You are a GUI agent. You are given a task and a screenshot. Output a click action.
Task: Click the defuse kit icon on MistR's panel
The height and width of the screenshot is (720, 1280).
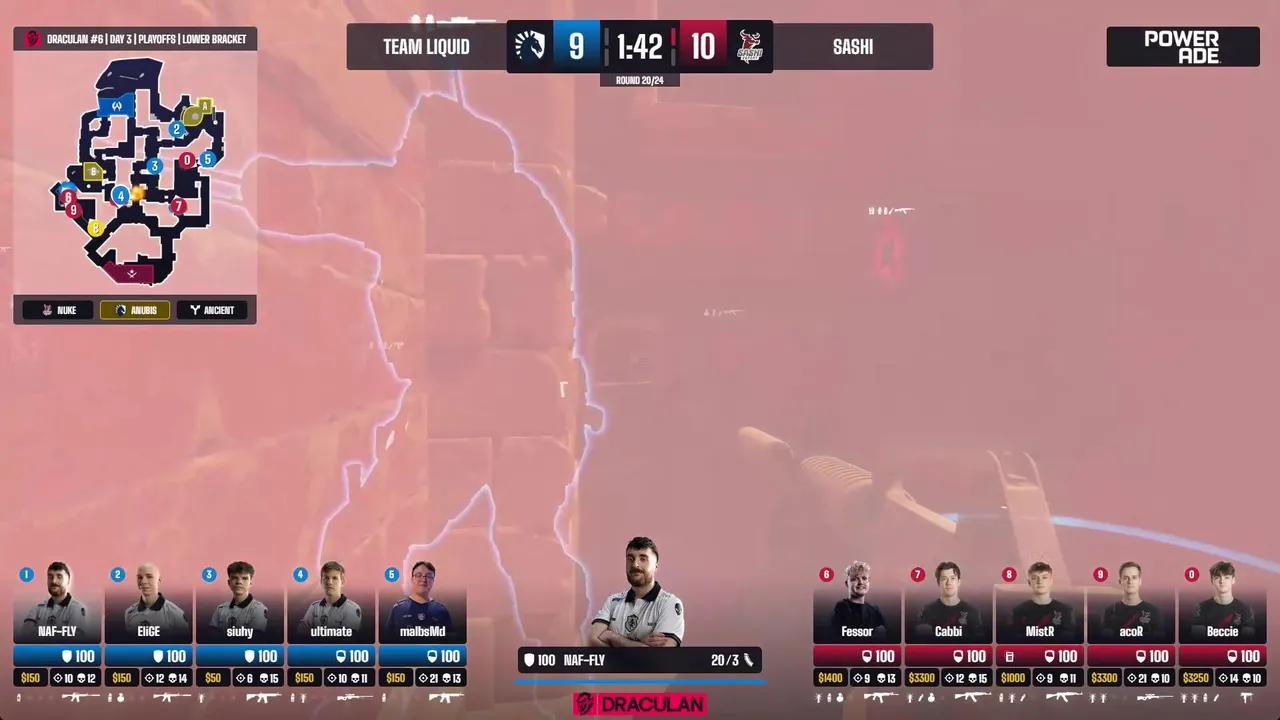coord(1008,657)
